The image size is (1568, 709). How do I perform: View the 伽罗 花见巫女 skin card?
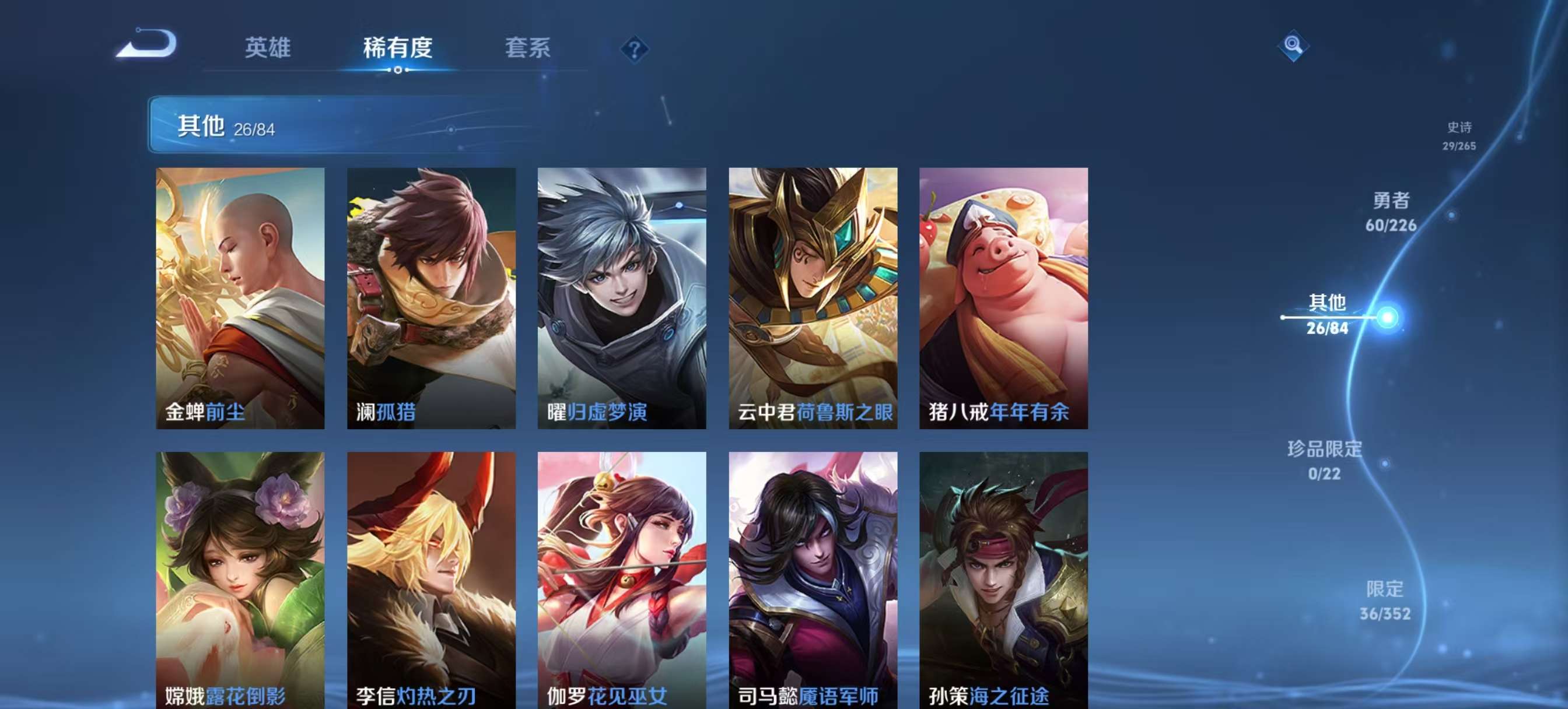click(621, 578)
